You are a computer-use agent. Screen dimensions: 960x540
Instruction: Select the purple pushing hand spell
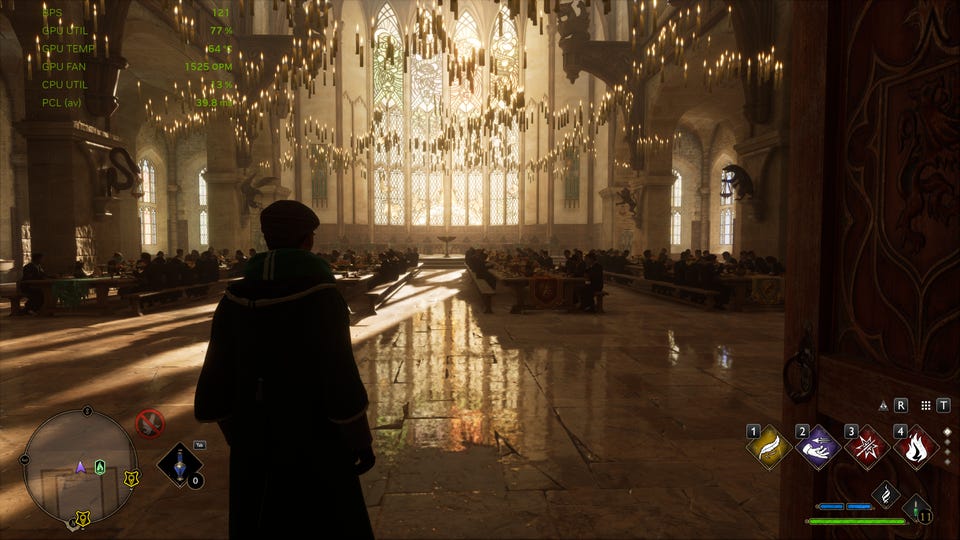(x=818, y=447)
